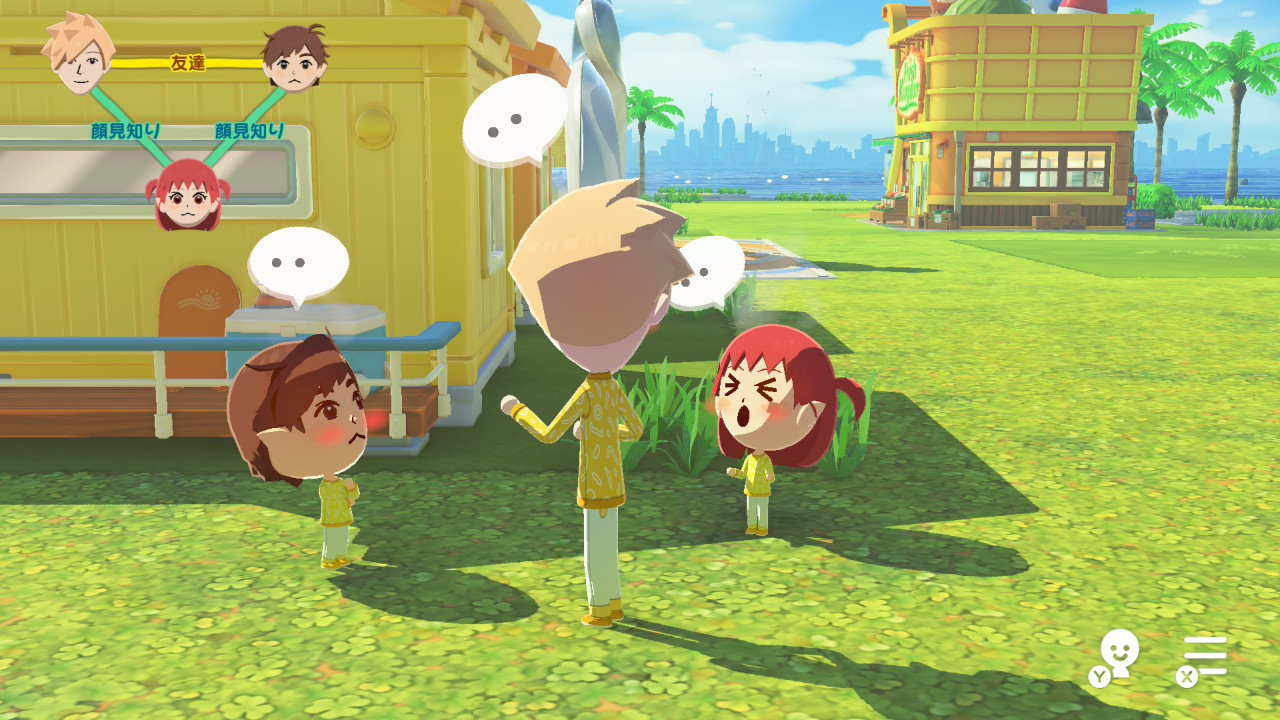Select the red-haired Mii face in relationship chart
Viewport: 1280px width, 720px height.
[186, 195]
